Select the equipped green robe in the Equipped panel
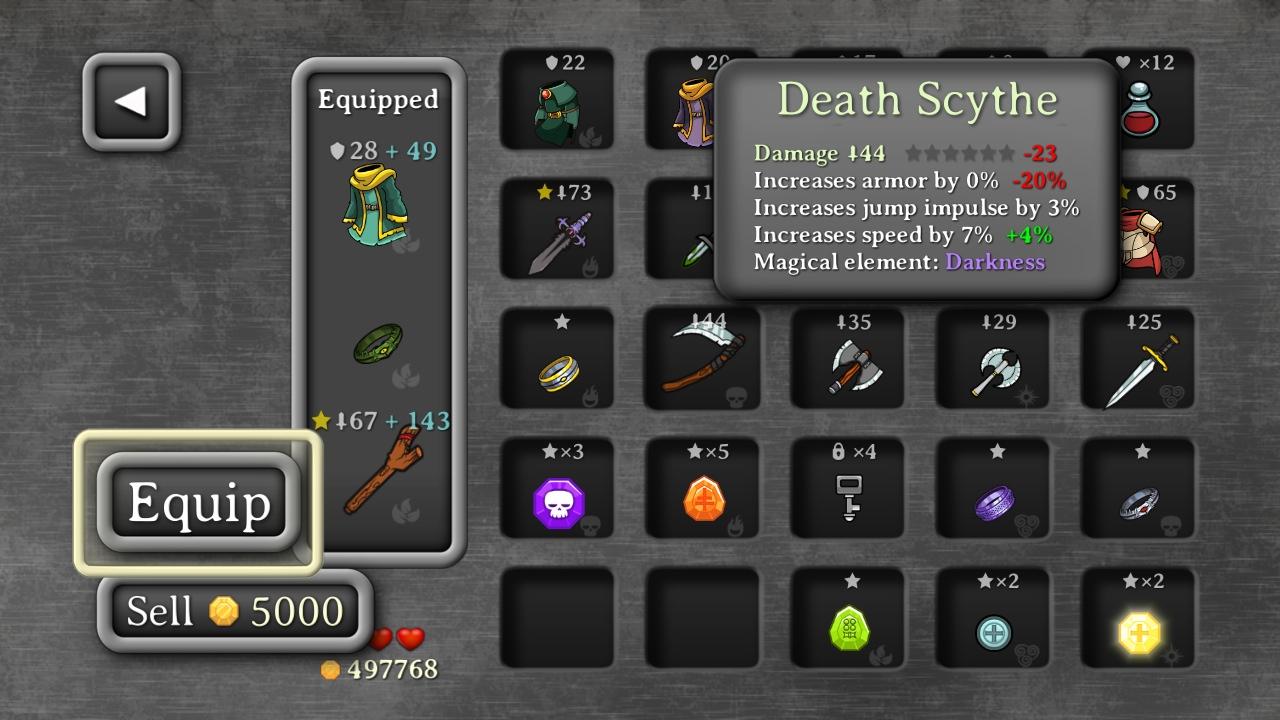Image resolution: width=1280 pixels, height=720 pixels. coord(378,210)
